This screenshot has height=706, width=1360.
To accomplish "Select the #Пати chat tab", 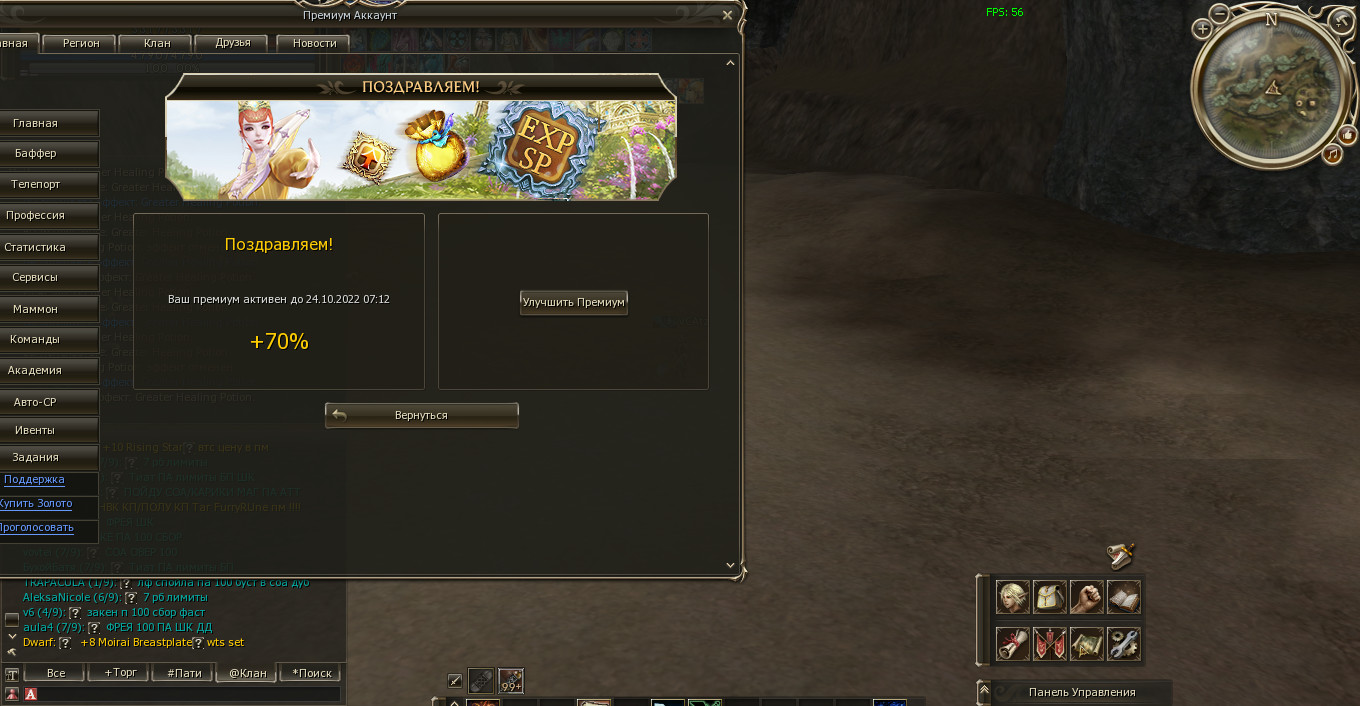I will (184, 673).
